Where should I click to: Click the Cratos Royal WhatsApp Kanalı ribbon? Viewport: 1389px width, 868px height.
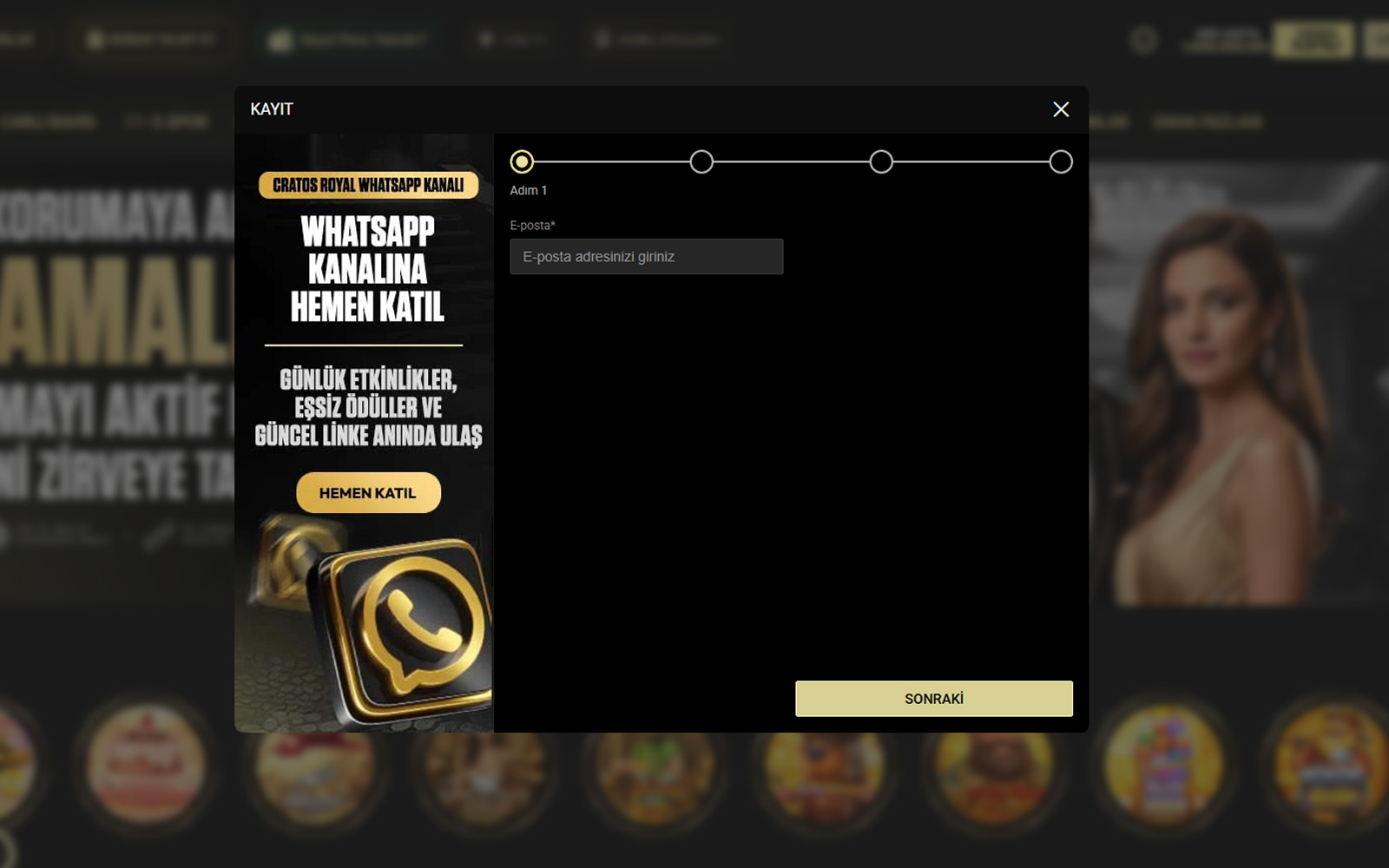click(368, 184)
